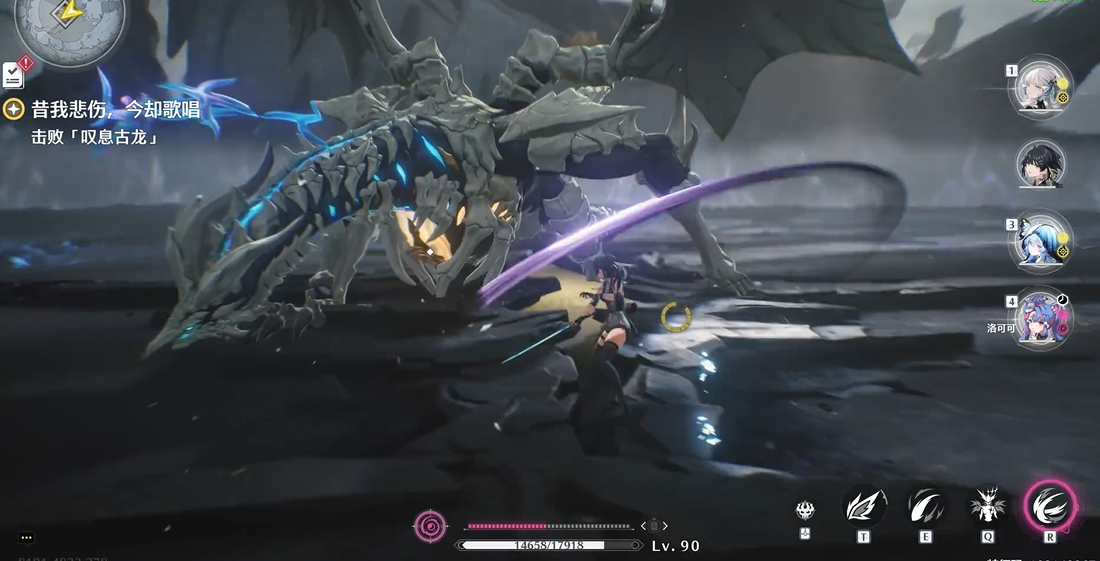Click the pink spiral forte gauge icon

(431, 525)
